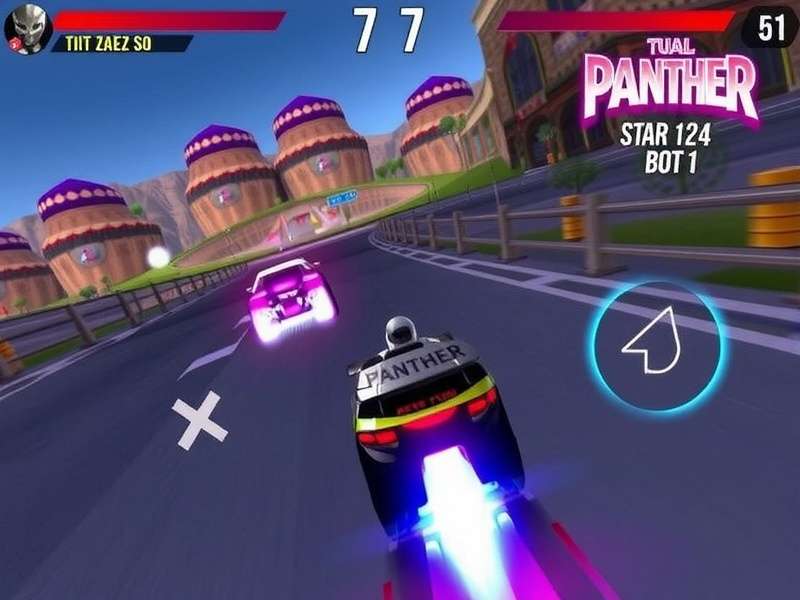Screen dimensions: 800x600
Task: Tap the white X cross button
Action: (x=199, y=420)
